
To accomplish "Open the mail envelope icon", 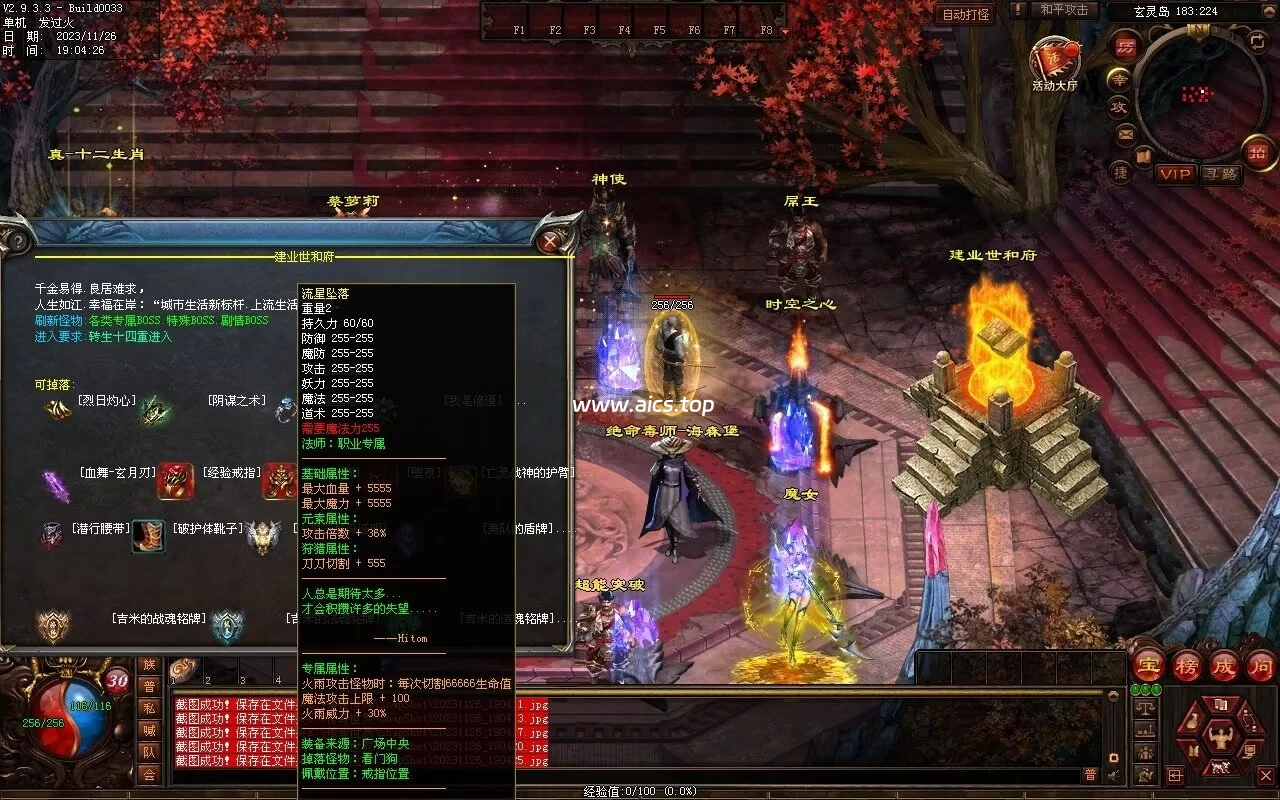I will tap(1127, 133).
